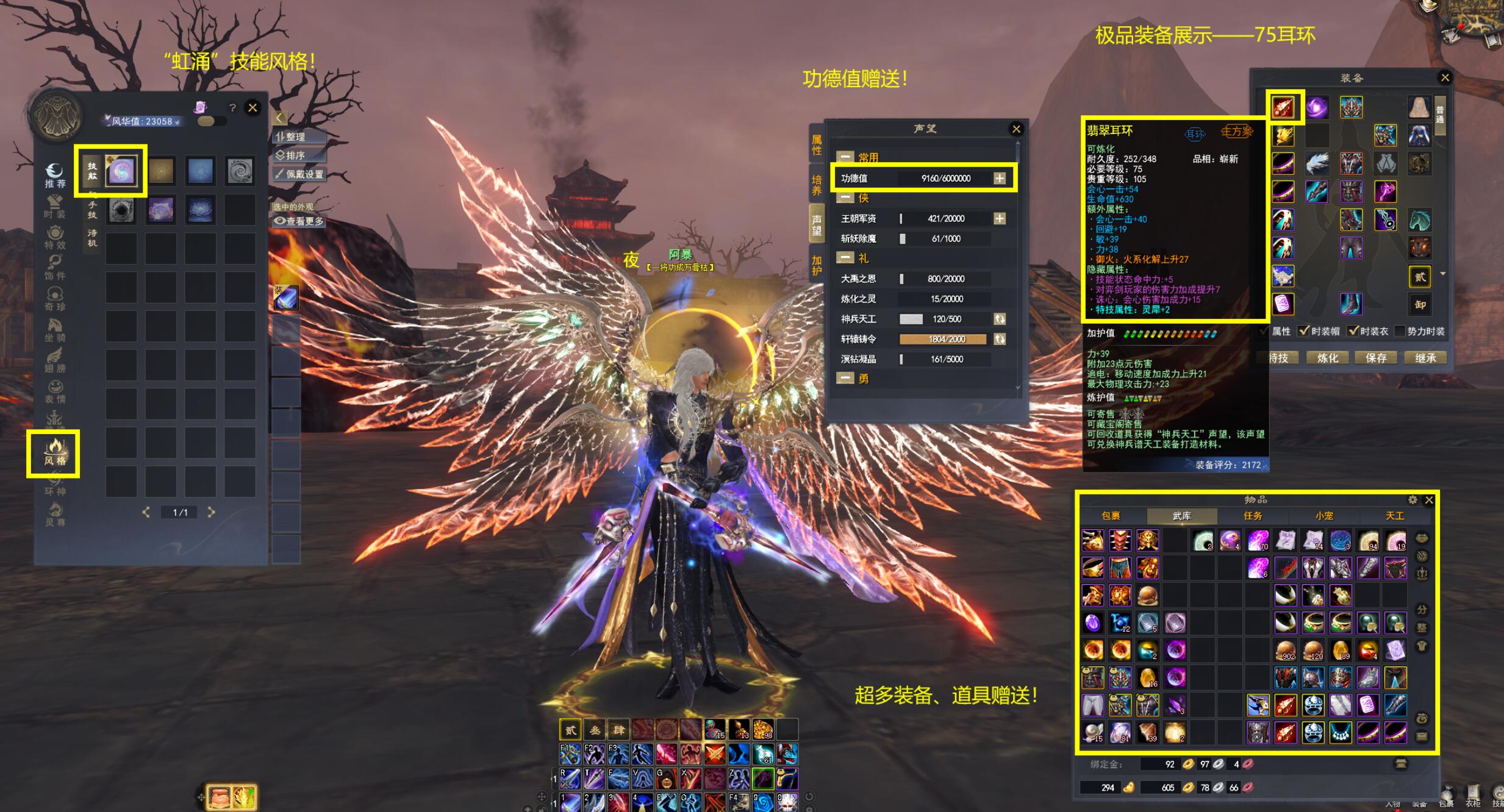Show more with 查看更多
The image size is (1504, 812).
coord(299,221)
